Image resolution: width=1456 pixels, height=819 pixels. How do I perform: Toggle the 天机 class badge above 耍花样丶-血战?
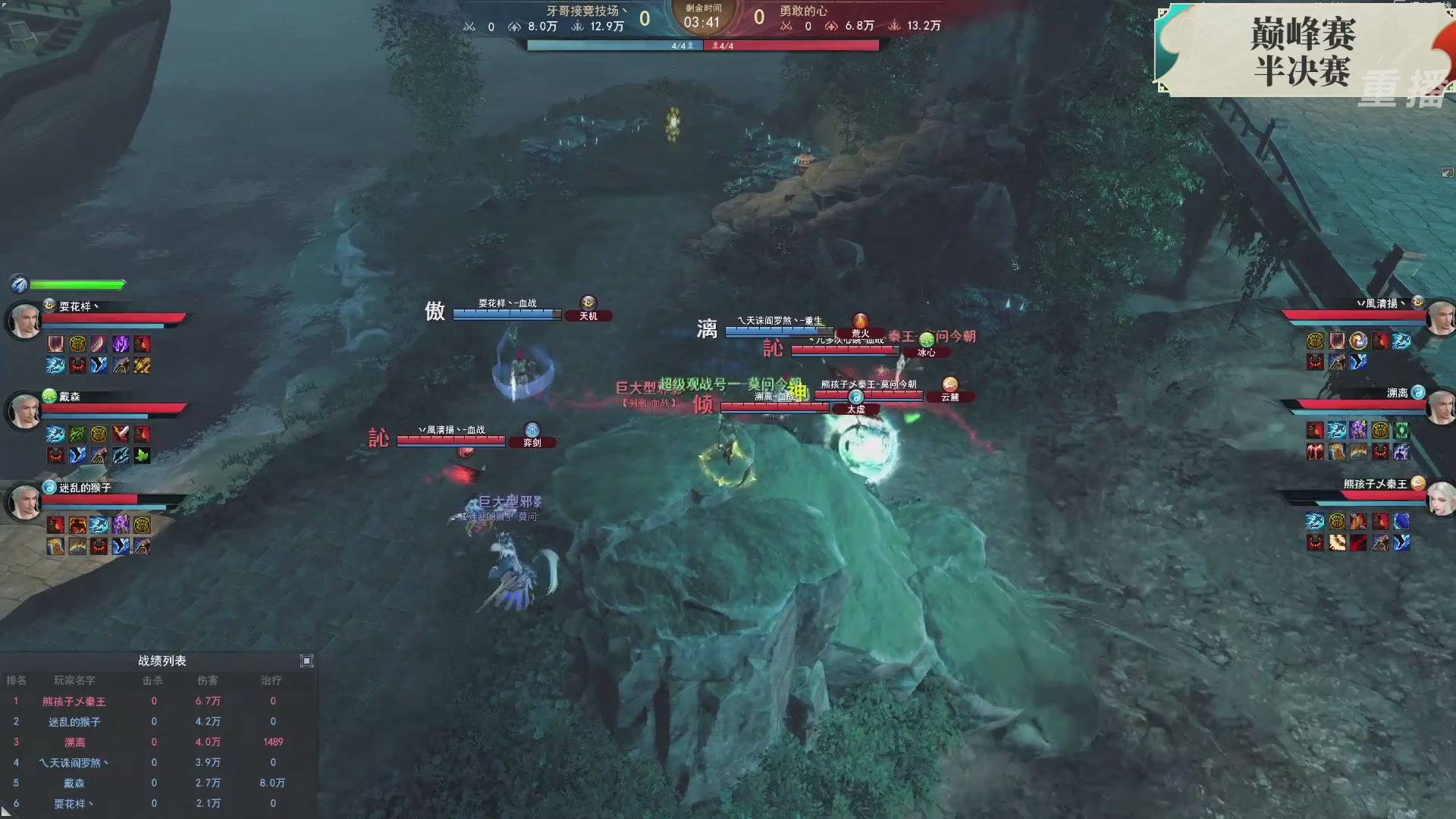[589, 315]
